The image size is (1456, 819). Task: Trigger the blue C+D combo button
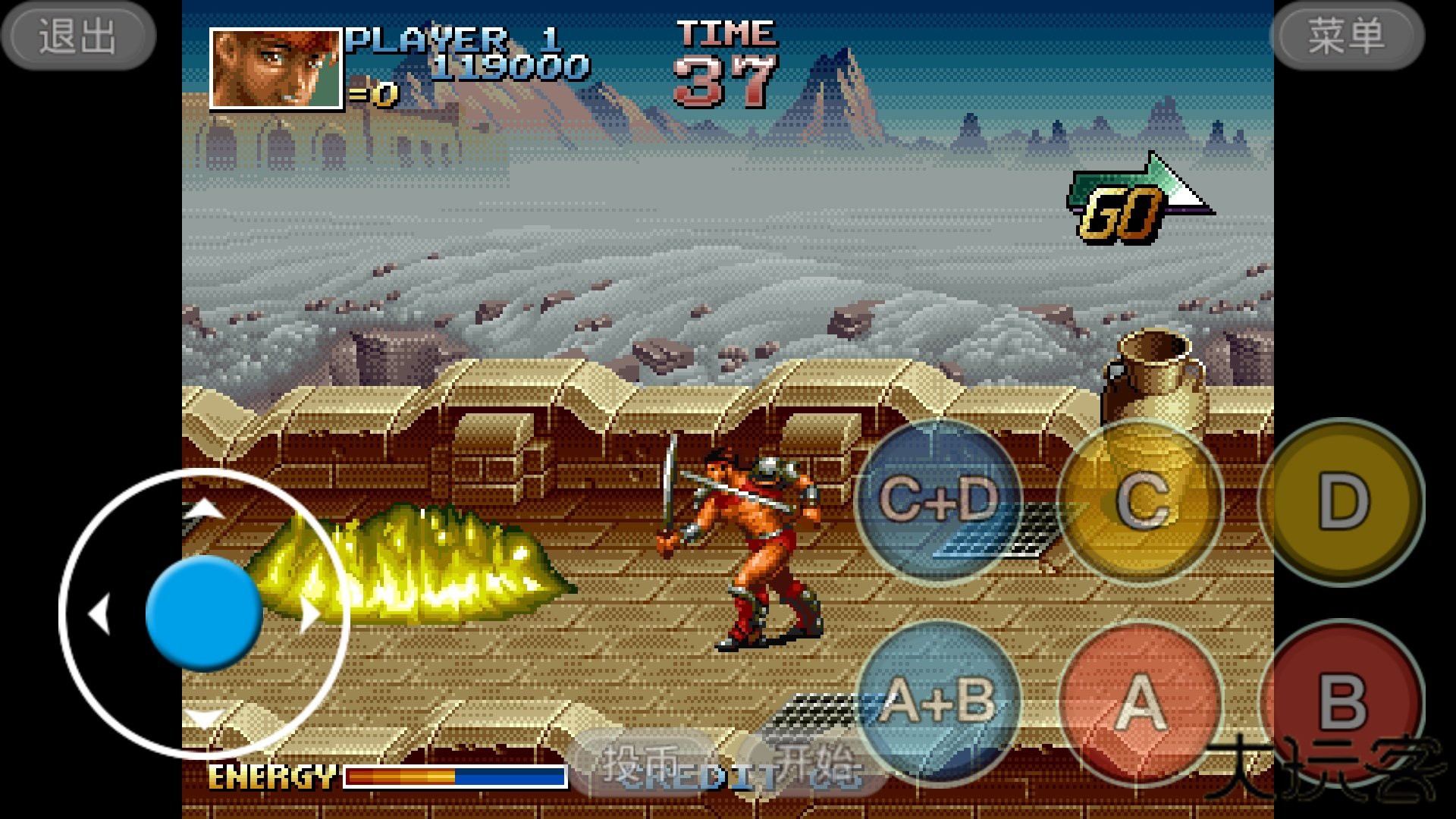pos(939,500)
